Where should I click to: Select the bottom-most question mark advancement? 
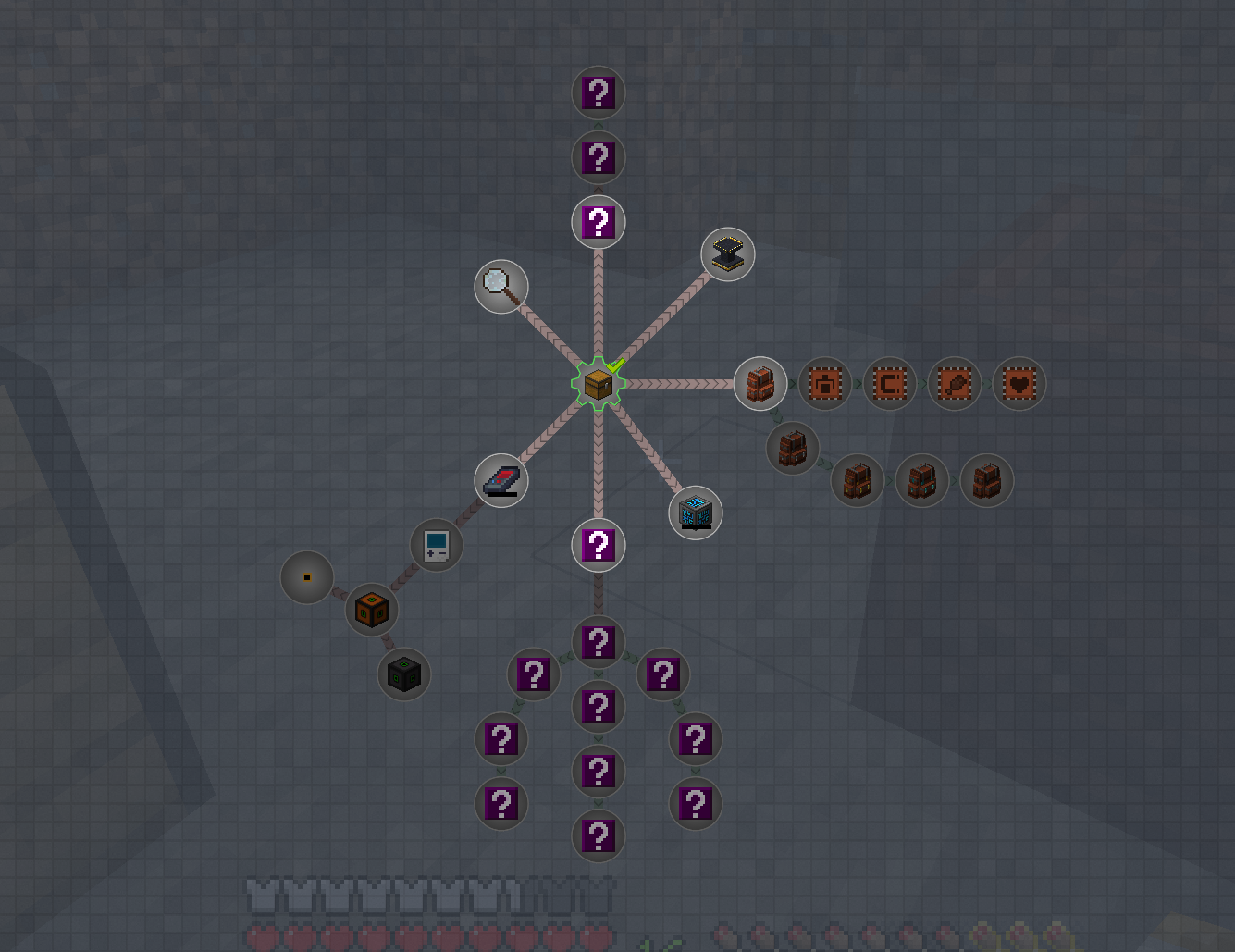coord(599,835)
